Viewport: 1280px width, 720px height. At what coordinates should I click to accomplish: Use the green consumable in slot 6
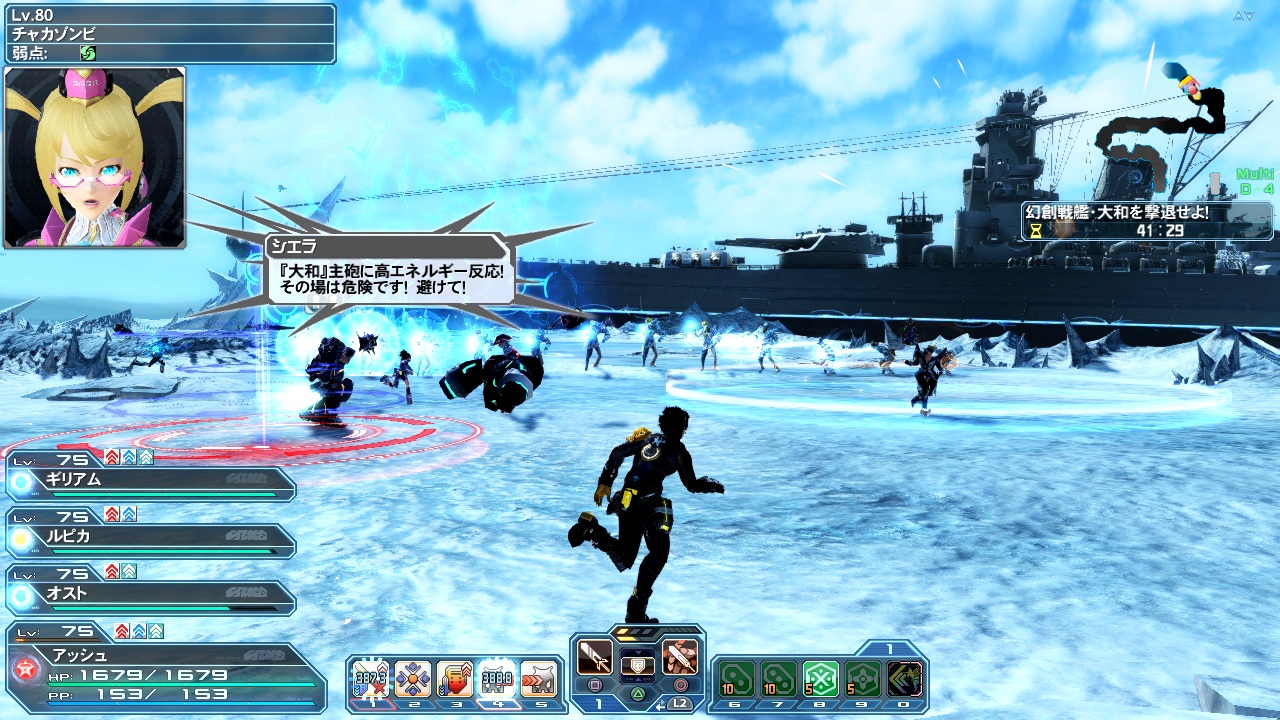[x=735, y=679]
